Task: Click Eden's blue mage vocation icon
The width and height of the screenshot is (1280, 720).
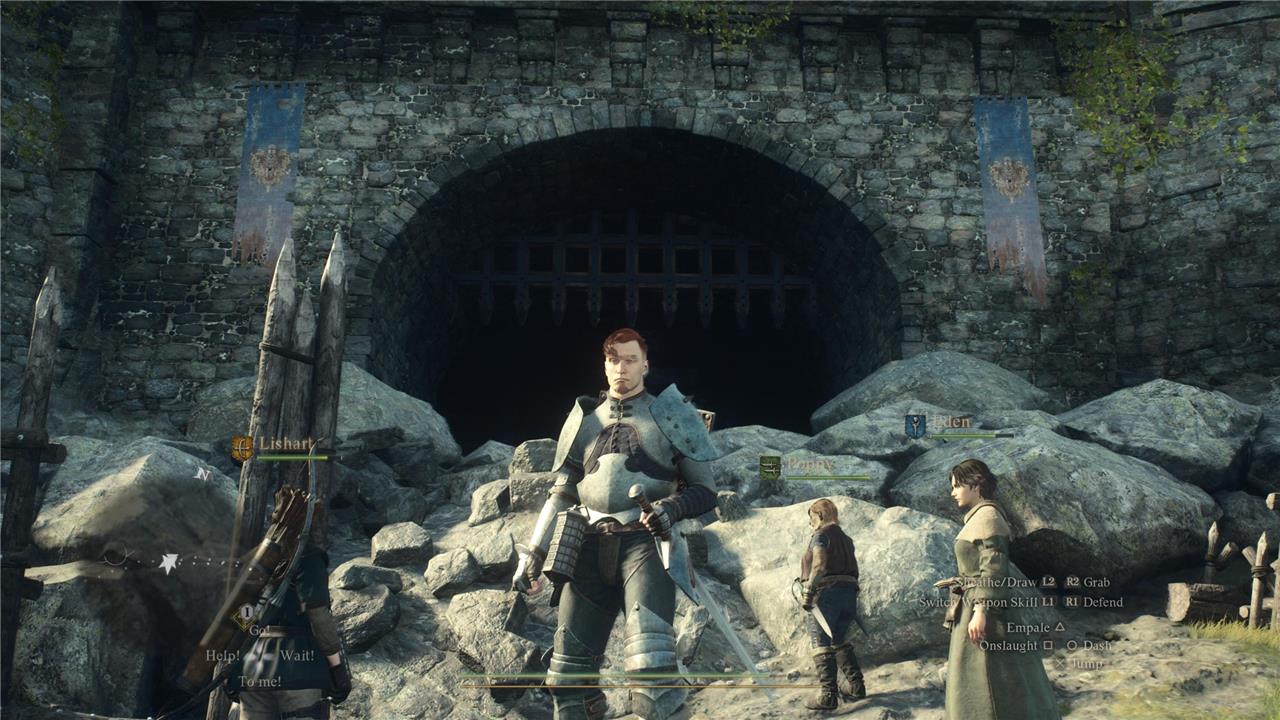Action: click(915, 426)
